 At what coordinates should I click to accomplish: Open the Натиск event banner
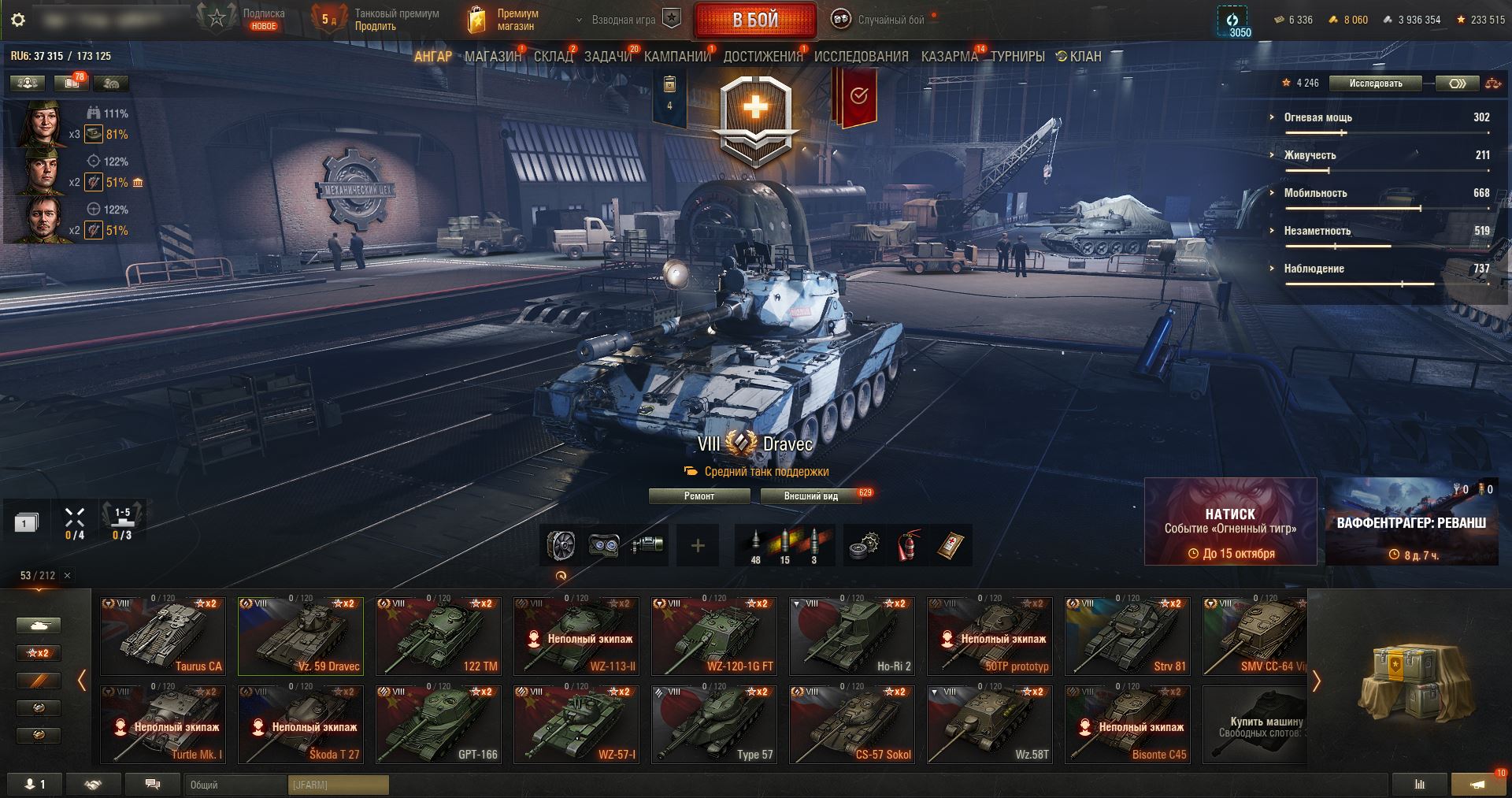pyautogui.click(x=1230, y=521)
